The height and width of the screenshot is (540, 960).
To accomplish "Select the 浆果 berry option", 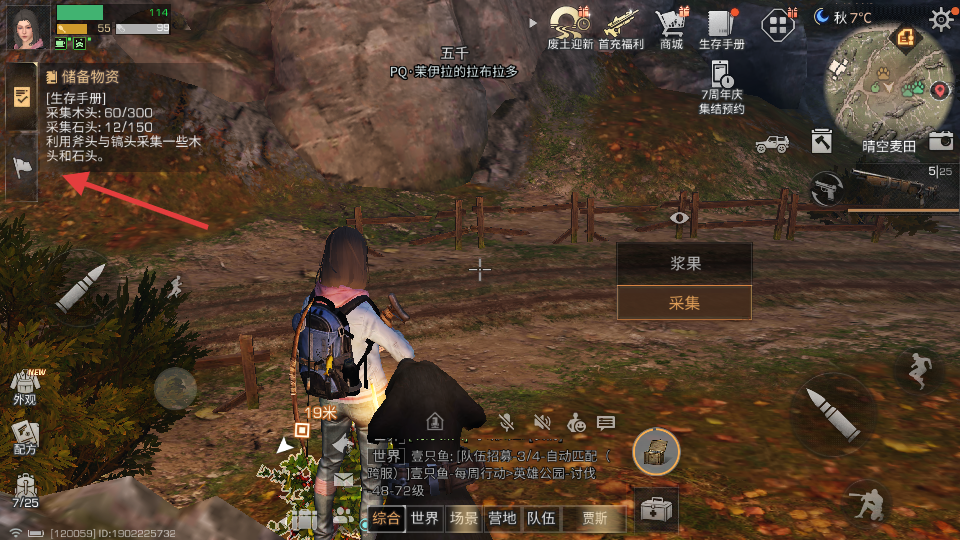I will point(684,264).
